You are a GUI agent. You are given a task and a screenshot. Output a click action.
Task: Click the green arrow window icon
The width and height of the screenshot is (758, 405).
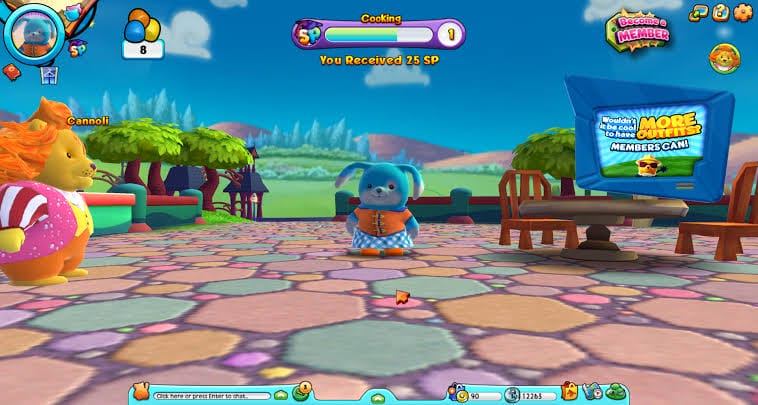(699, 13)
